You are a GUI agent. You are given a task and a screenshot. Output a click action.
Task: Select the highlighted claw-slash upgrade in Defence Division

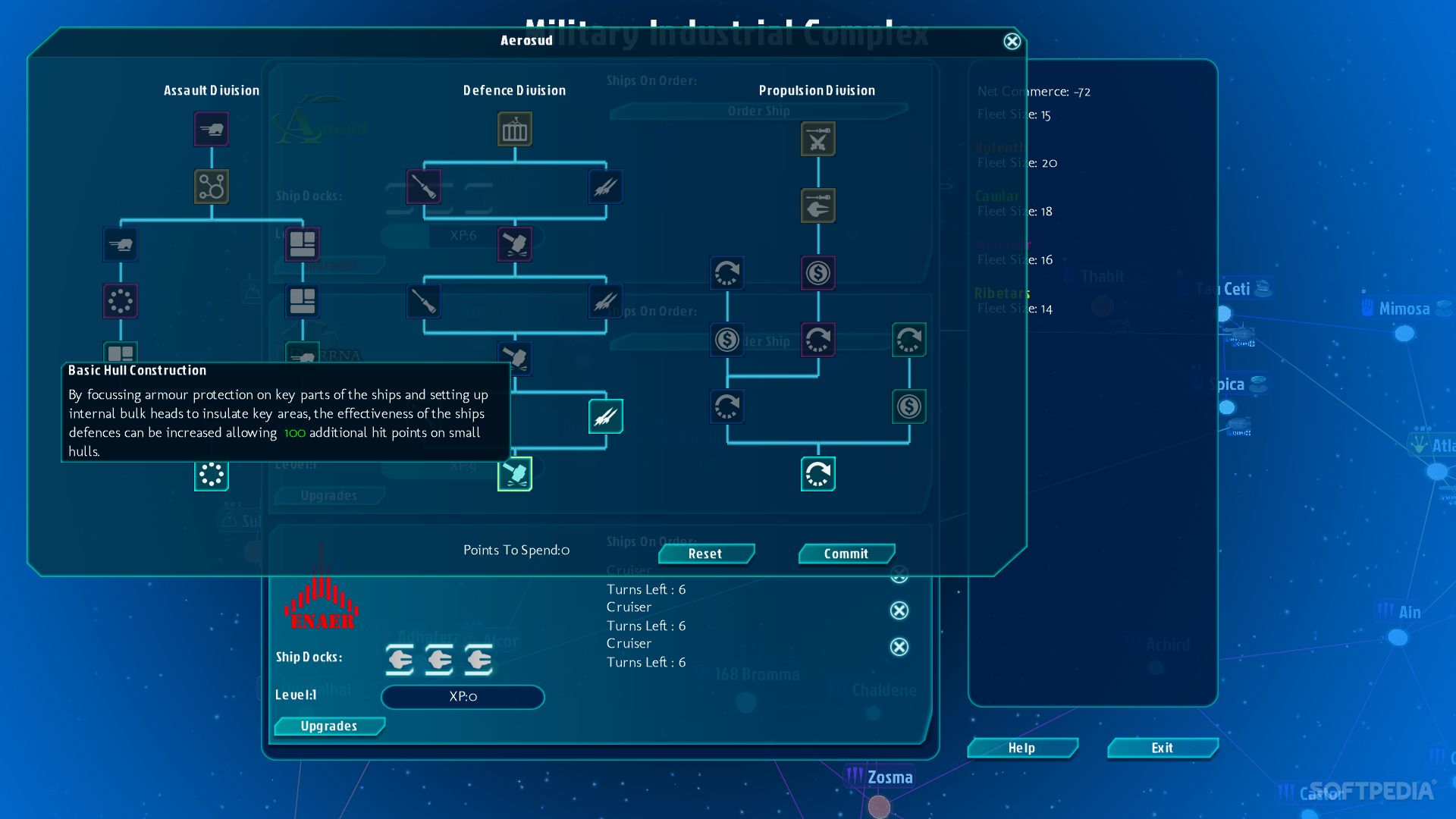click(x=606, y=416)
